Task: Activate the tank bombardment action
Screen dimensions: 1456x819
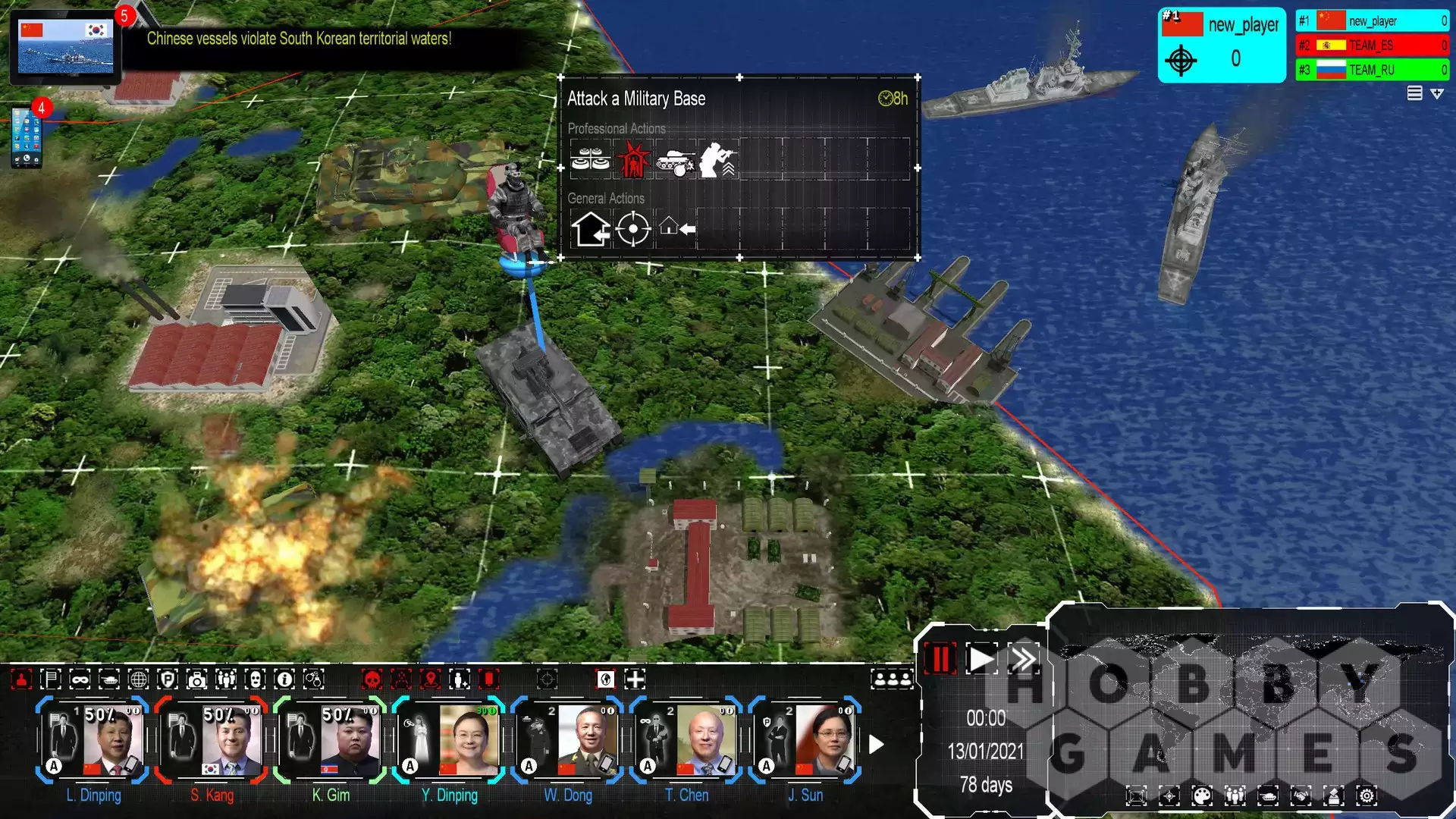Action: (x=675, y=160)
